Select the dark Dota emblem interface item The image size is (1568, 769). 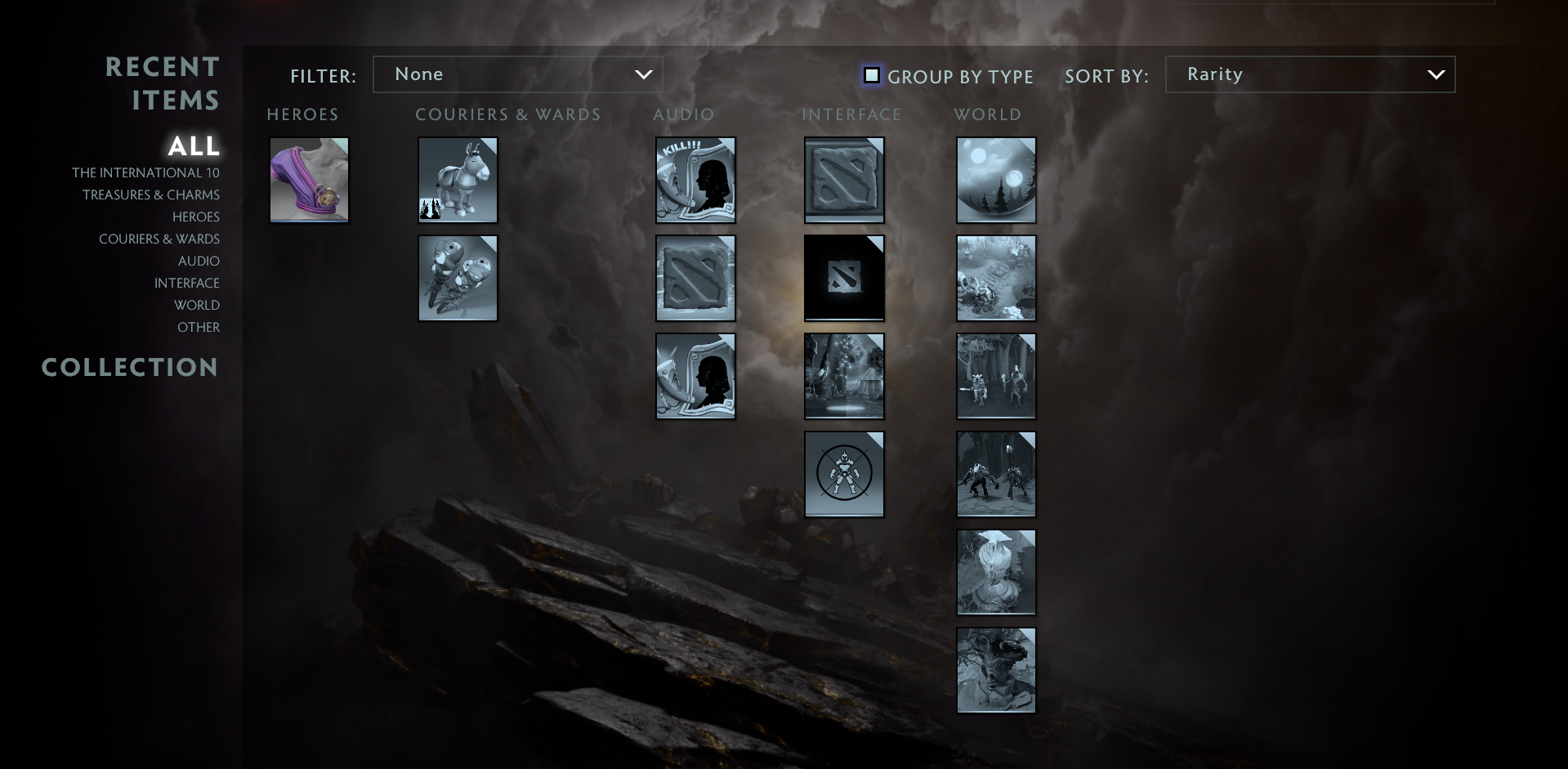[x=844, y=278]
